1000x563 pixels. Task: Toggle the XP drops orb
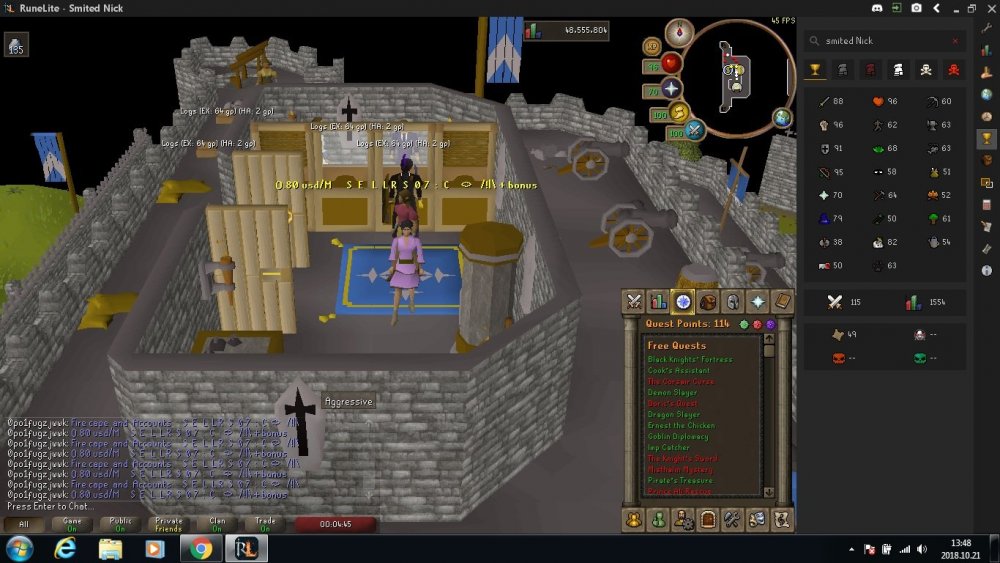(652, 46)
